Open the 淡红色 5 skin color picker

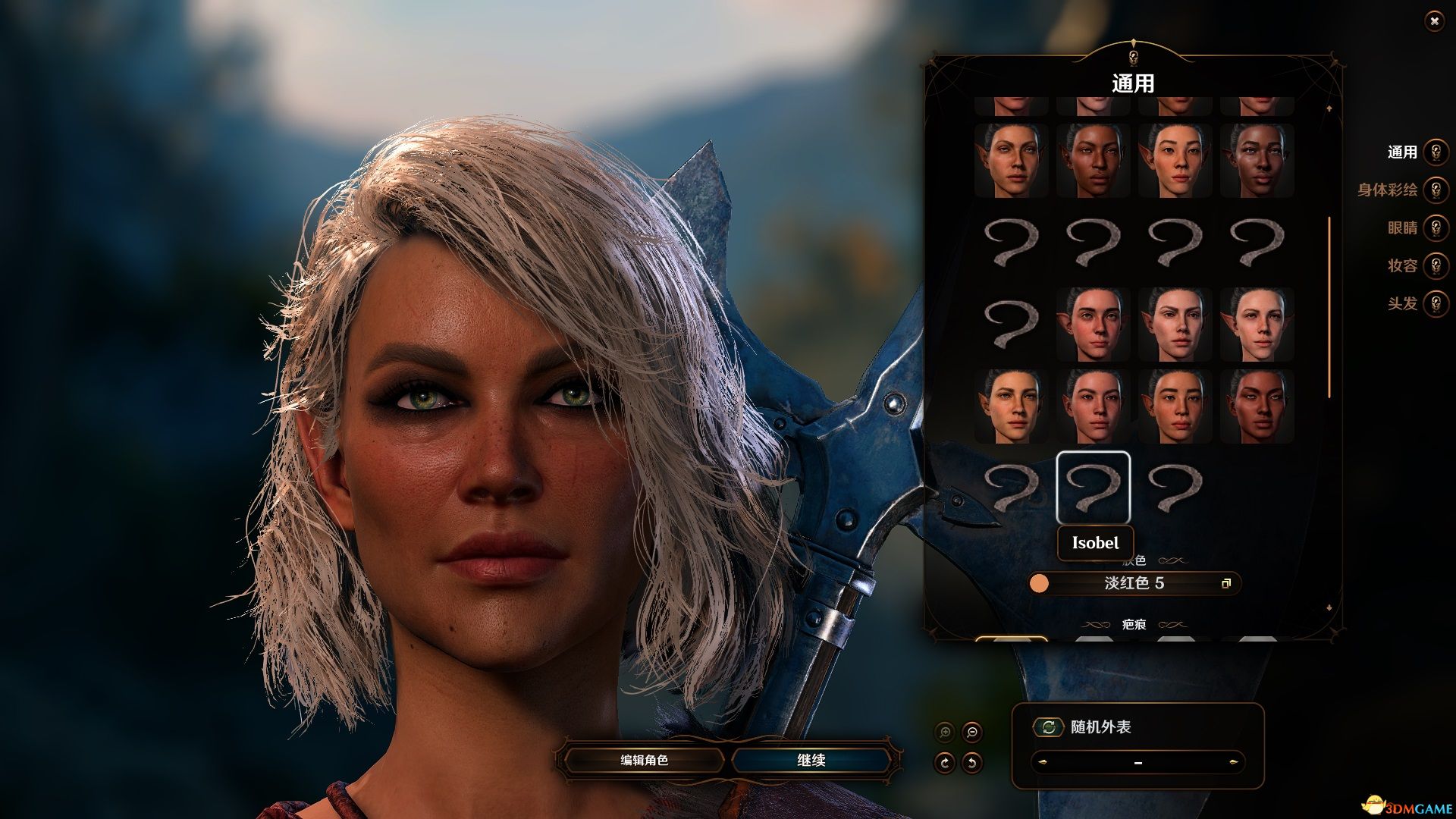point(1134,583)
